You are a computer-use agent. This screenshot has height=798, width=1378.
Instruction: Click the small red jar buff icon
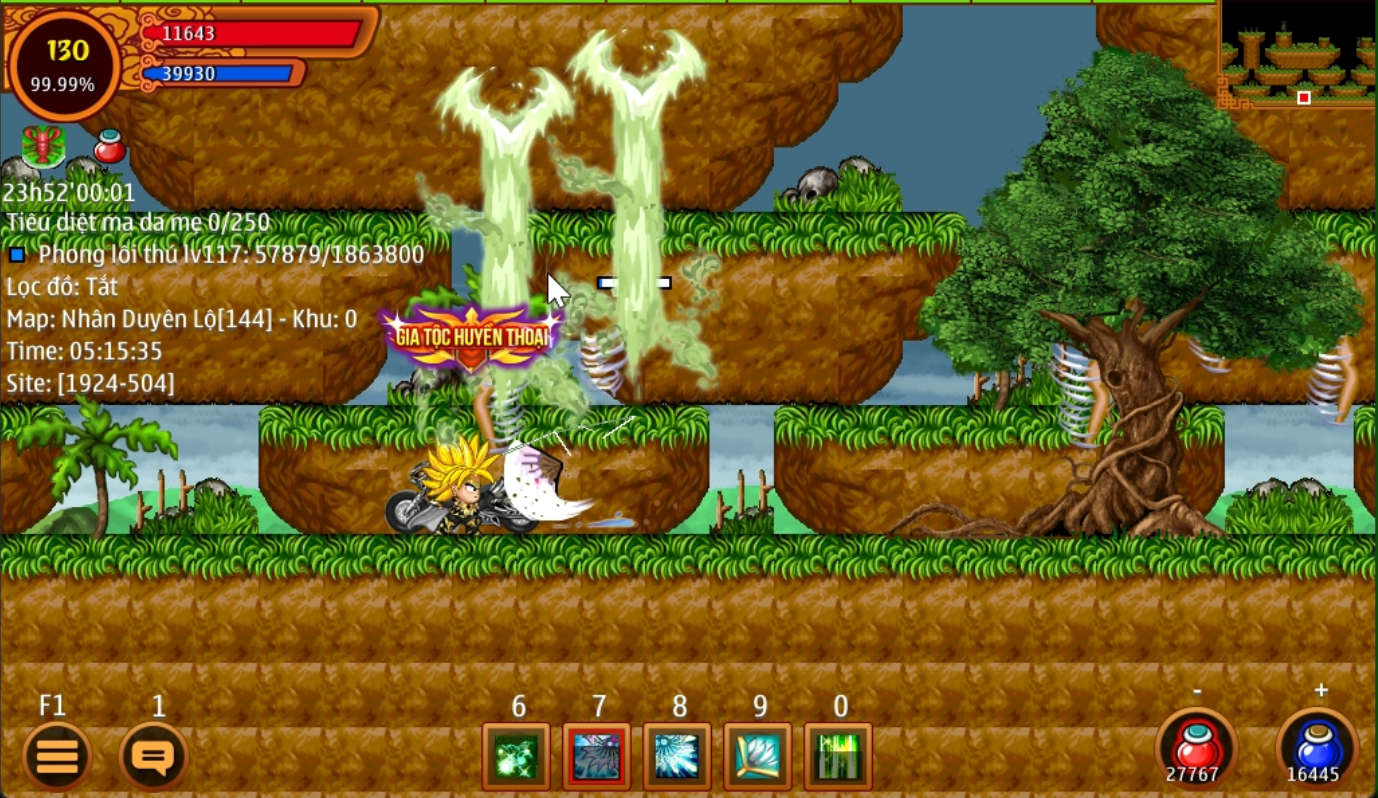[x=110, y=147]
